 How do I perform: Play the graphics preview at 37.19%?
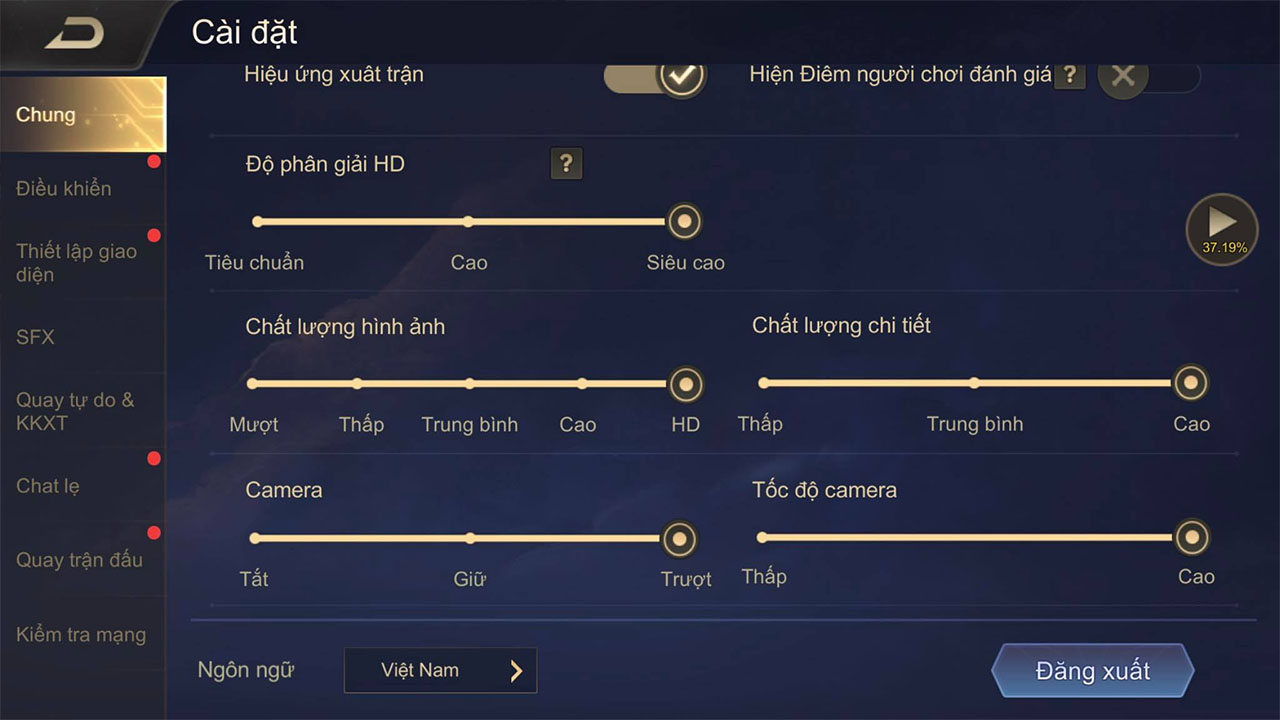tap(1221, 224)
